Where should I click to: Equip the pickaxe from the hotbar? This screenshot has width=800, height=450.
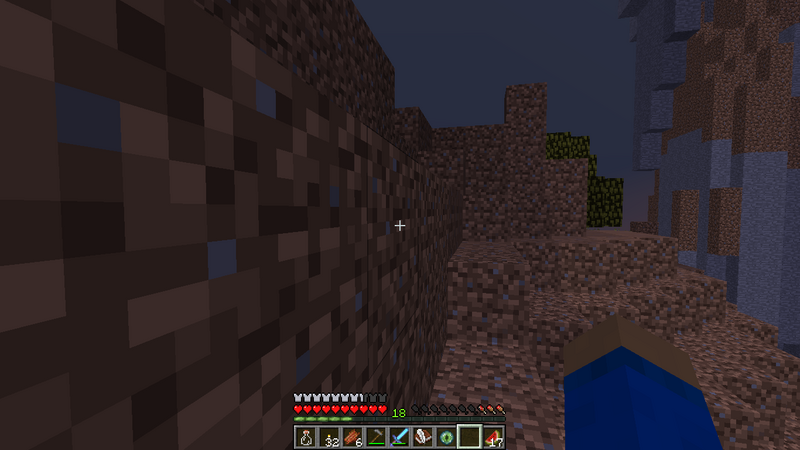pyautogui.click(x=374, y=437)
